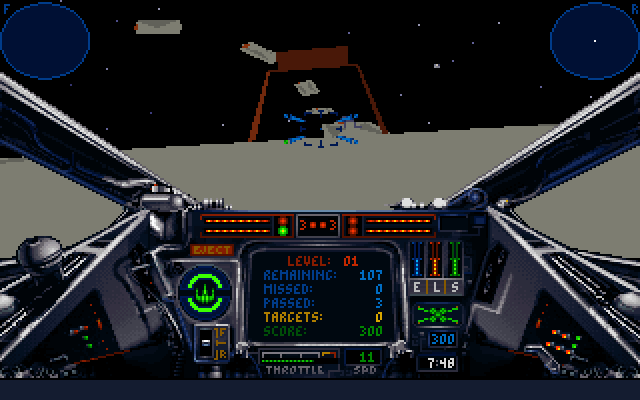This screenshot has height=400, width=640.
Task: Click the E engine power label
Action: pyautogui.click(x=420, y=287)
